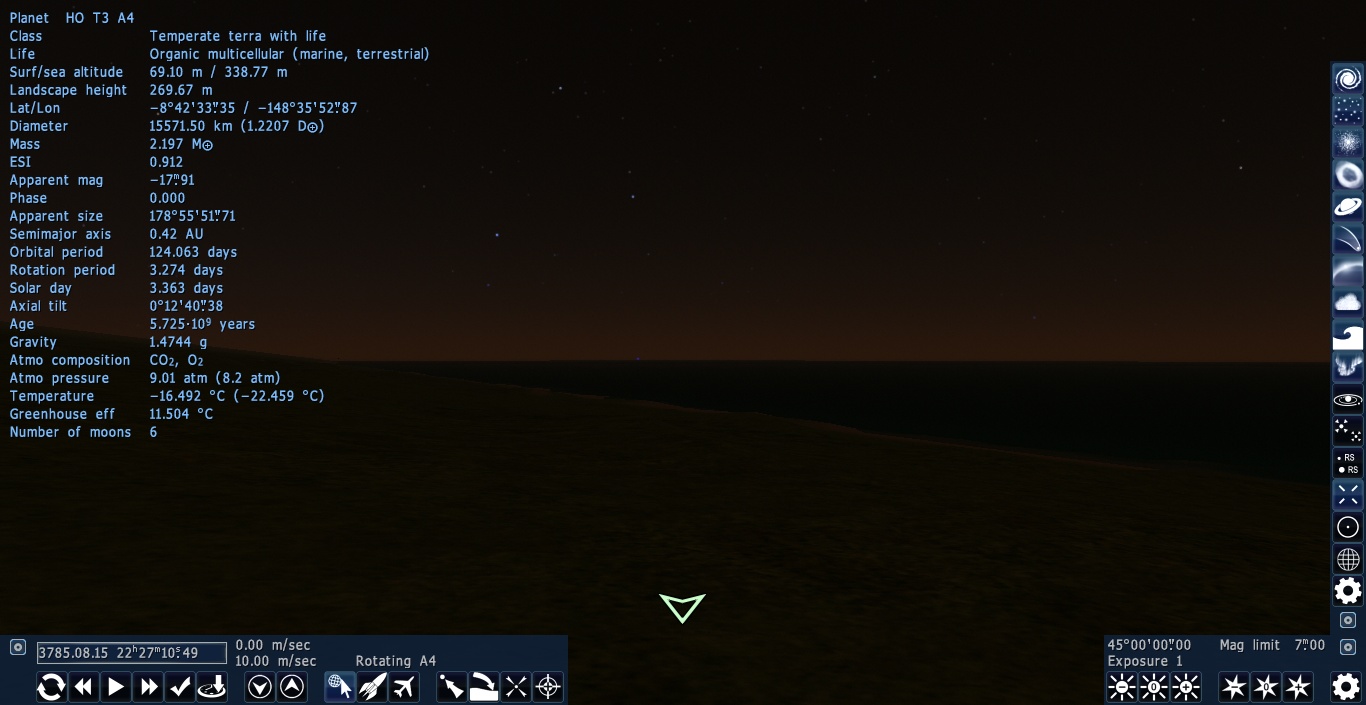Lower the magnitude limit with star-minus
The image size is (1366, 705).
[x=1234, y=687]
